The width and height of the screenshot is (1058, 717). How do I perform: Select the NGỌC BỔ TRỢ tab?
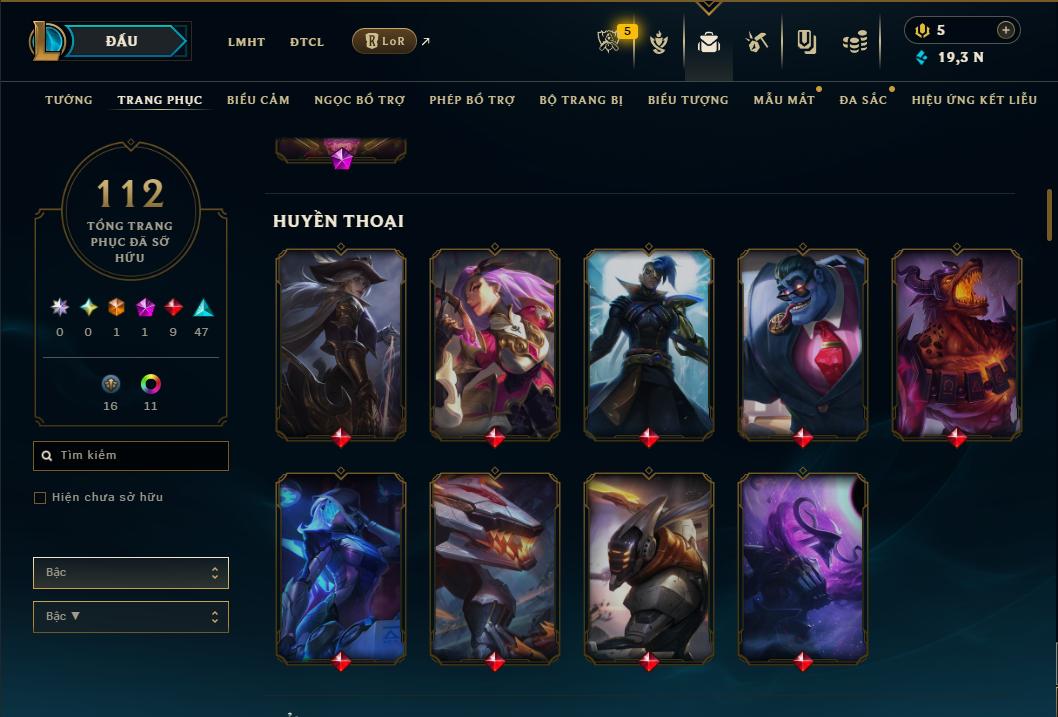pyautogui.click(x=359, y=100)
